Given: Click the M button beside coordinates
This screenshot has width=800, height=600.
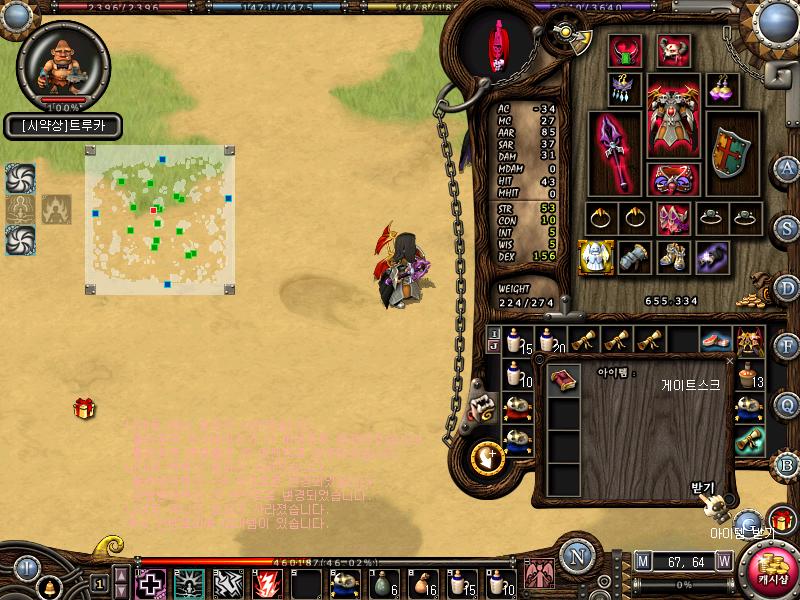Looking at the screenshot, I should click(x=642, y=561).
